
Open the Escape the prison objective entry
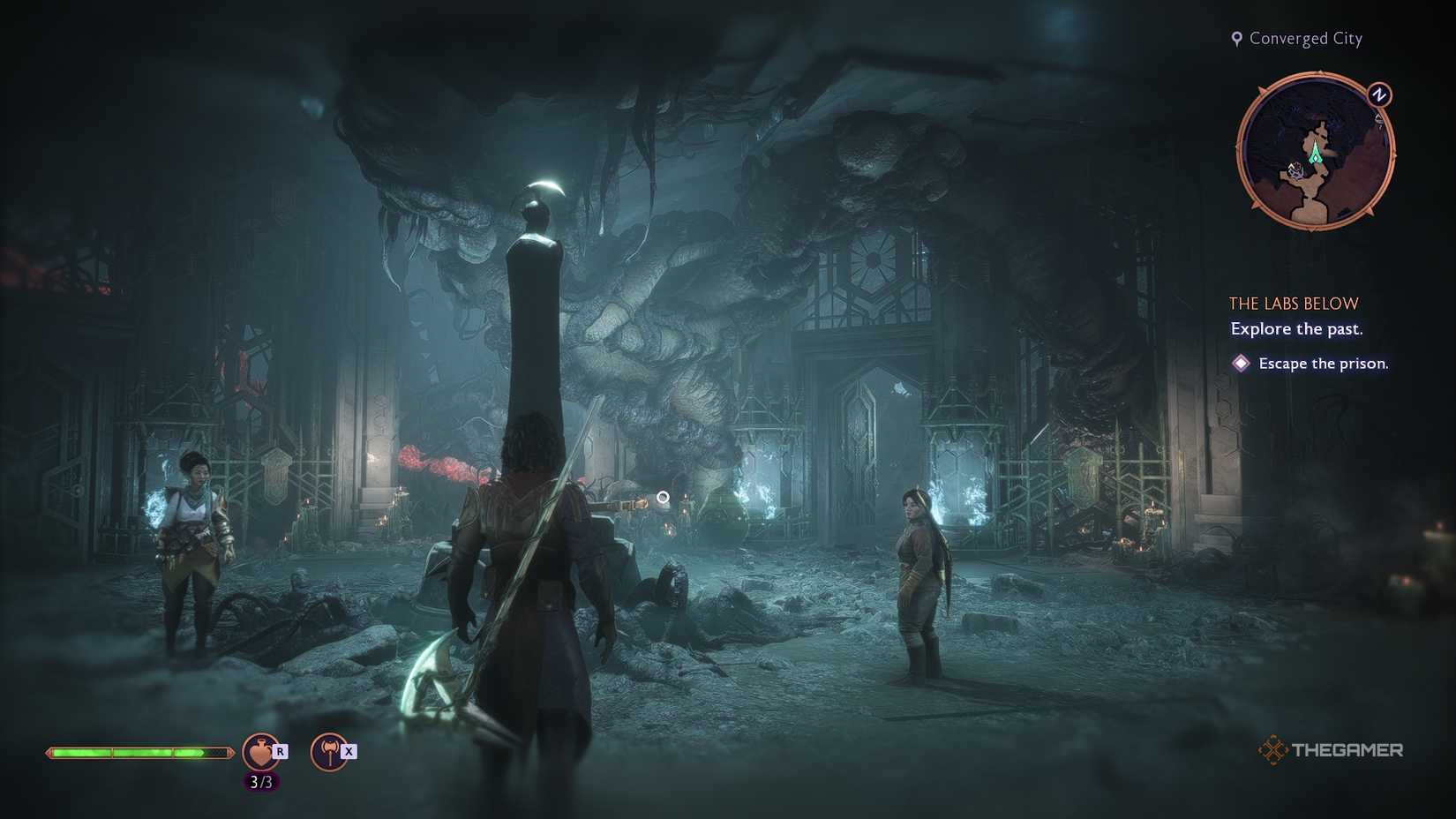click(x=1322, y=363)
